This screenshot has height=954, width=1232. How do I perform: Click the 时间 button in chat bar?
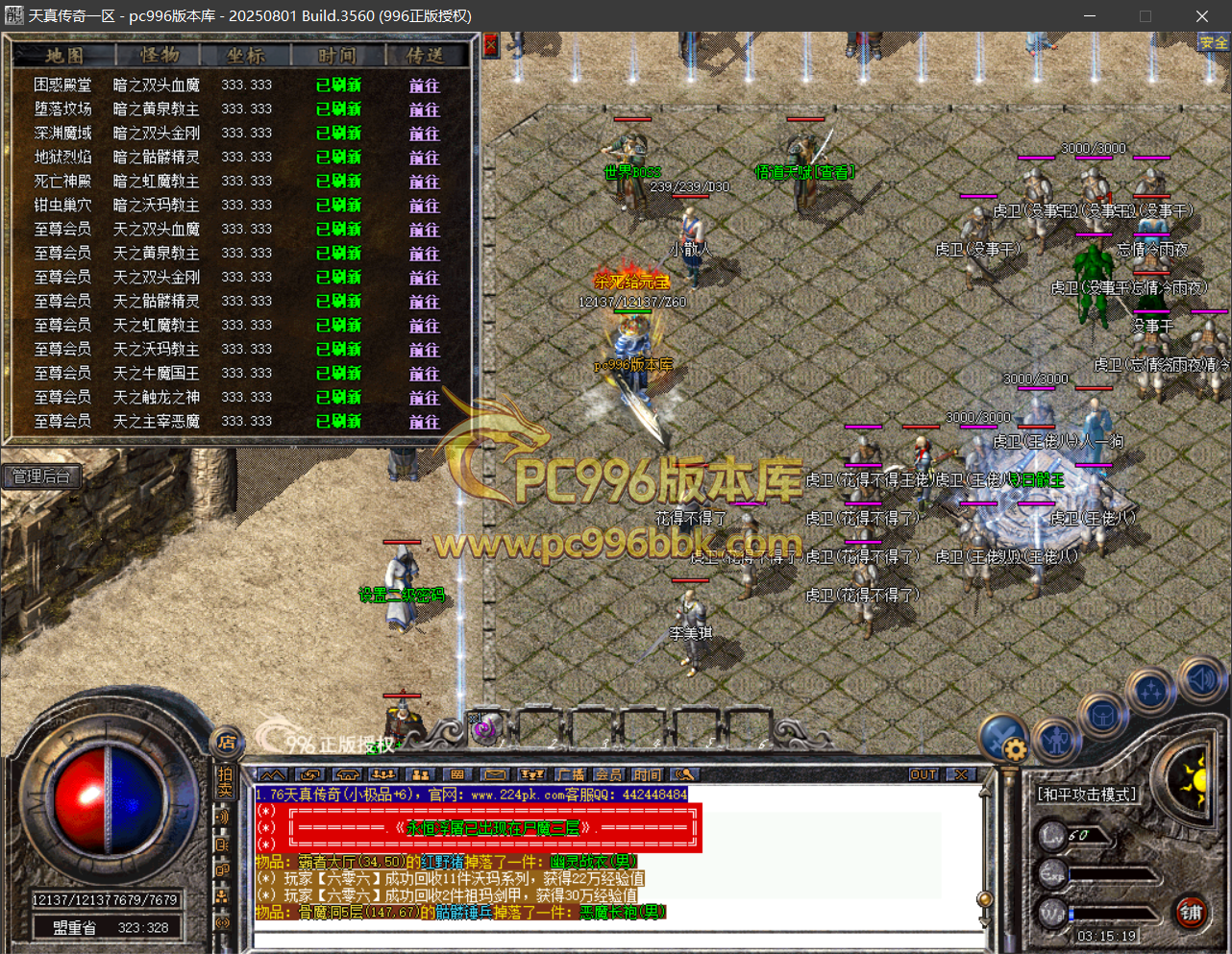pos(647,774)
